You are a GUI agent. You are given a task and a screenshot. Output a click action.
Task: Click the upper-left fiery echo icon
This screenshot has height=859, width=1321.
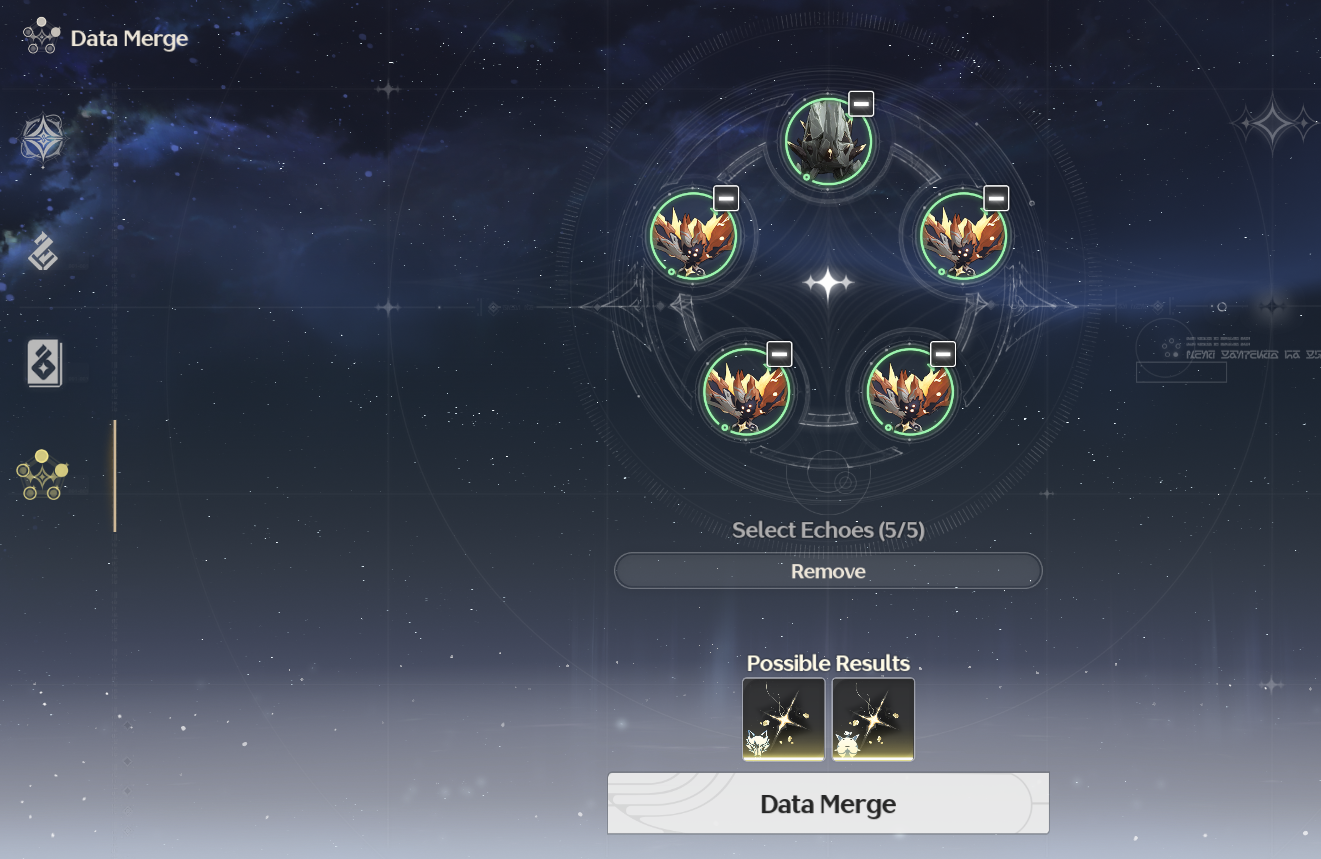pos(694,240)
